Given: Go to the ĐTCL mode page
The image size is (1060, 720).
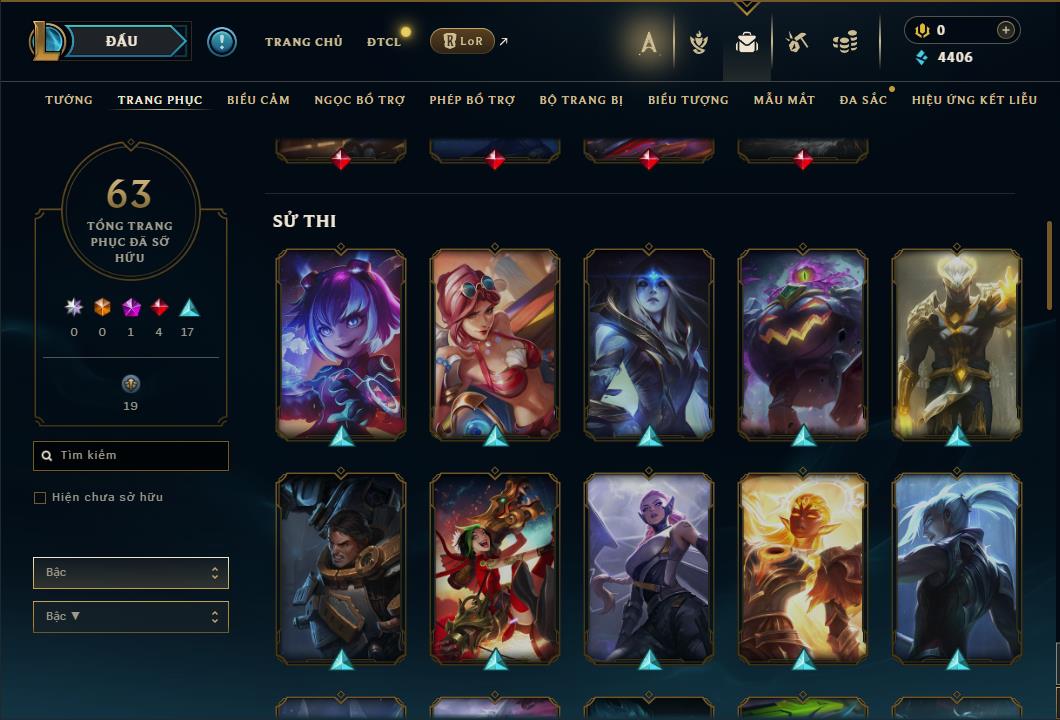Looking at the screenshot, I should tap(383, 42).
